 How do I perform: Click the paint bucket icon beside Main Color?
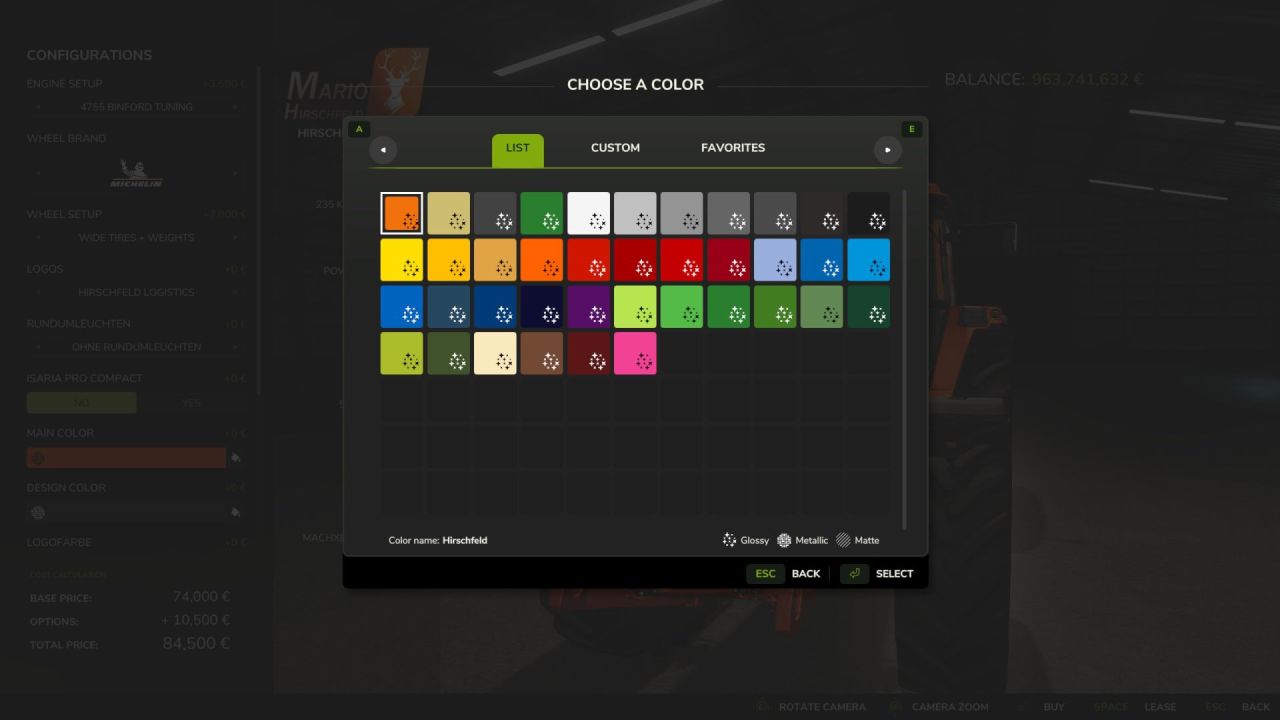click(x=237, y=457)
